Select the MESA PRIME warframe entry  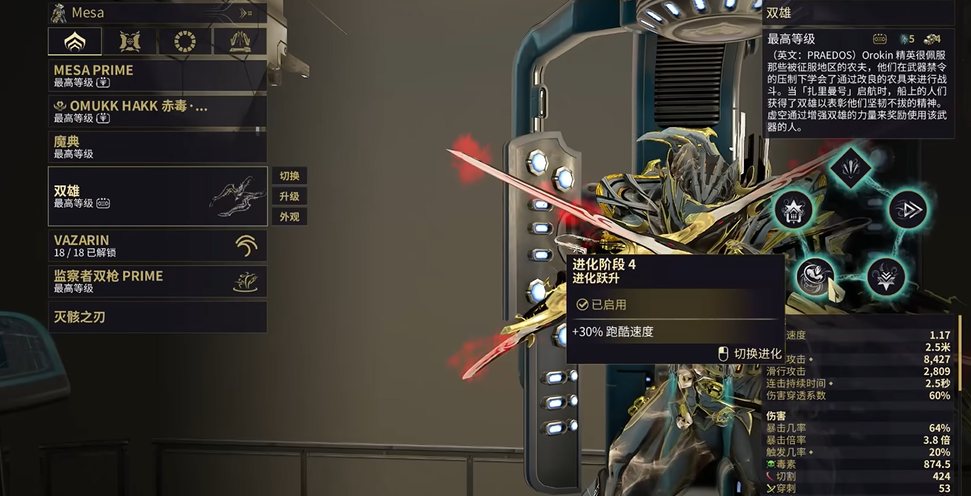(x=157, y=76)
